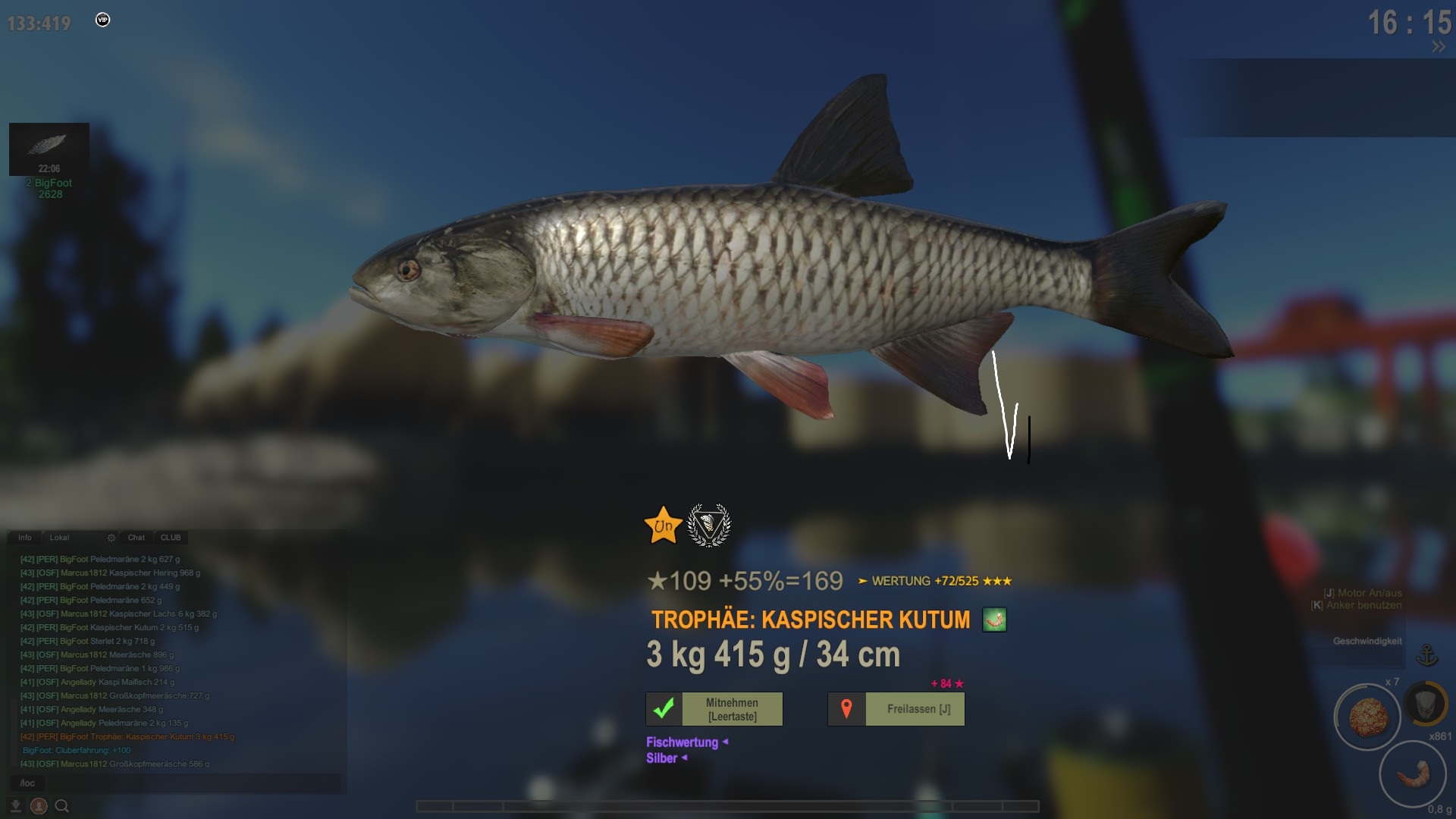The height and width of the screenshot is (819, 1456).
Task: Click the player profile icon below the chat
Action: point(39,806)
